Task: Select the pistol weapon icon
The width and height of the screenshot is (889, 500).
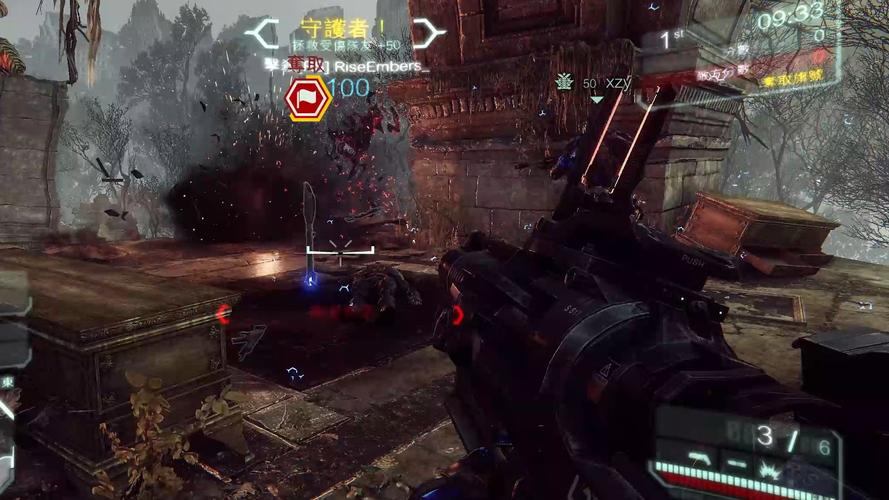Action: (x=701, y=457)
